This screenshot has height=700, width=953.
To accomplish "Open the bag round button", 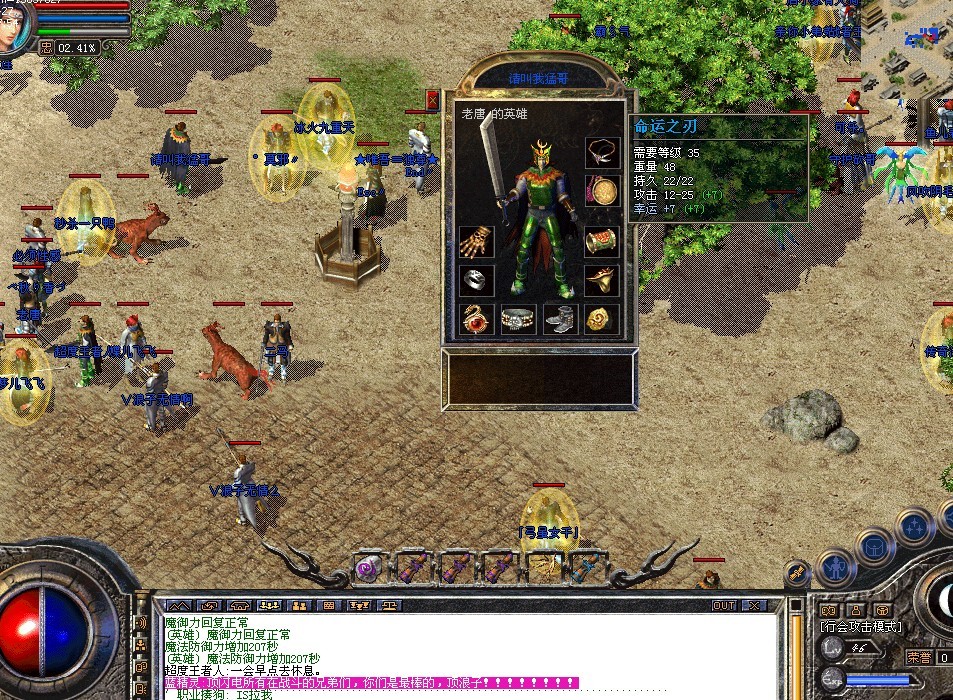I will point(874,547).
